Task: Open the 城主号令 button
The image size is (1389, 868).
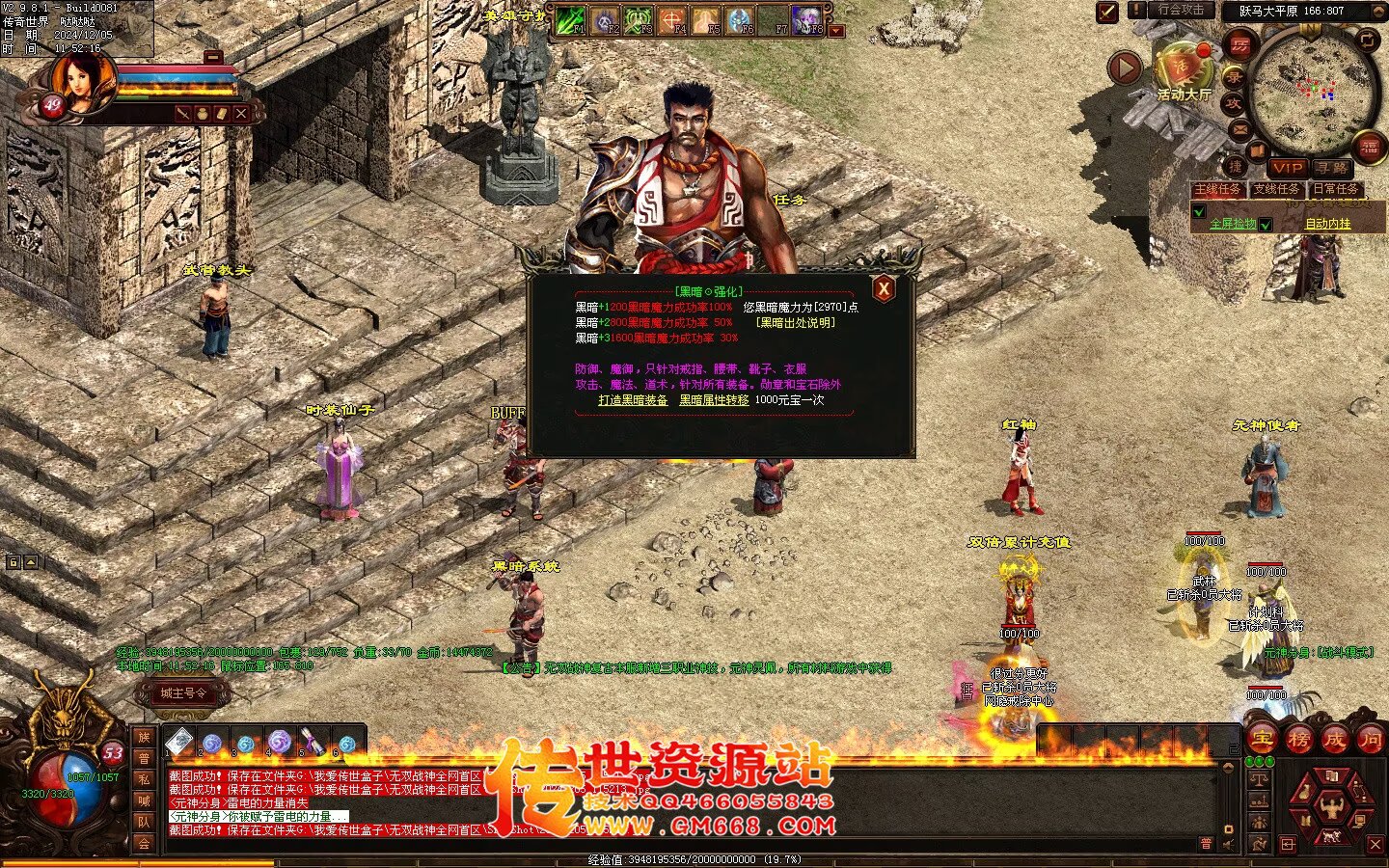Action: [x=183, y=692]
